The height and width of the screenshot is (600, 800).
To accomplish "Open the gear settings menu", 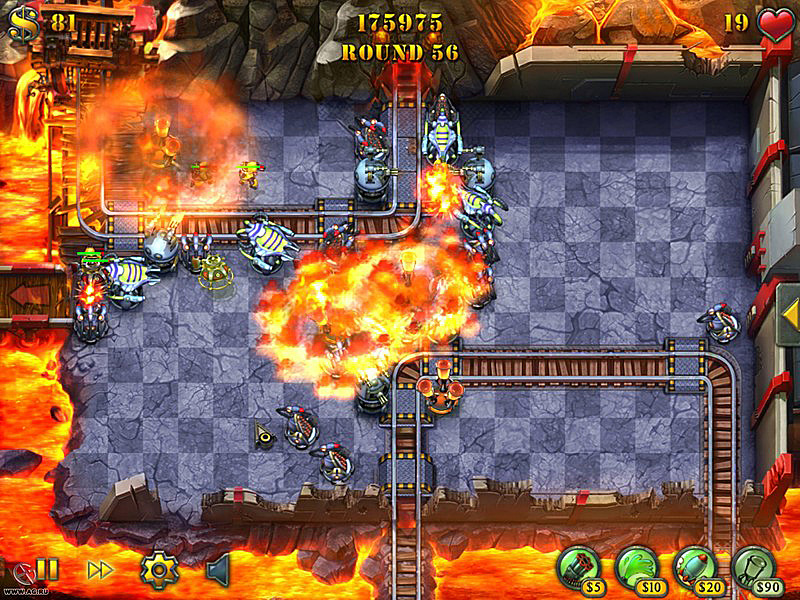I will tap(158, 570).
